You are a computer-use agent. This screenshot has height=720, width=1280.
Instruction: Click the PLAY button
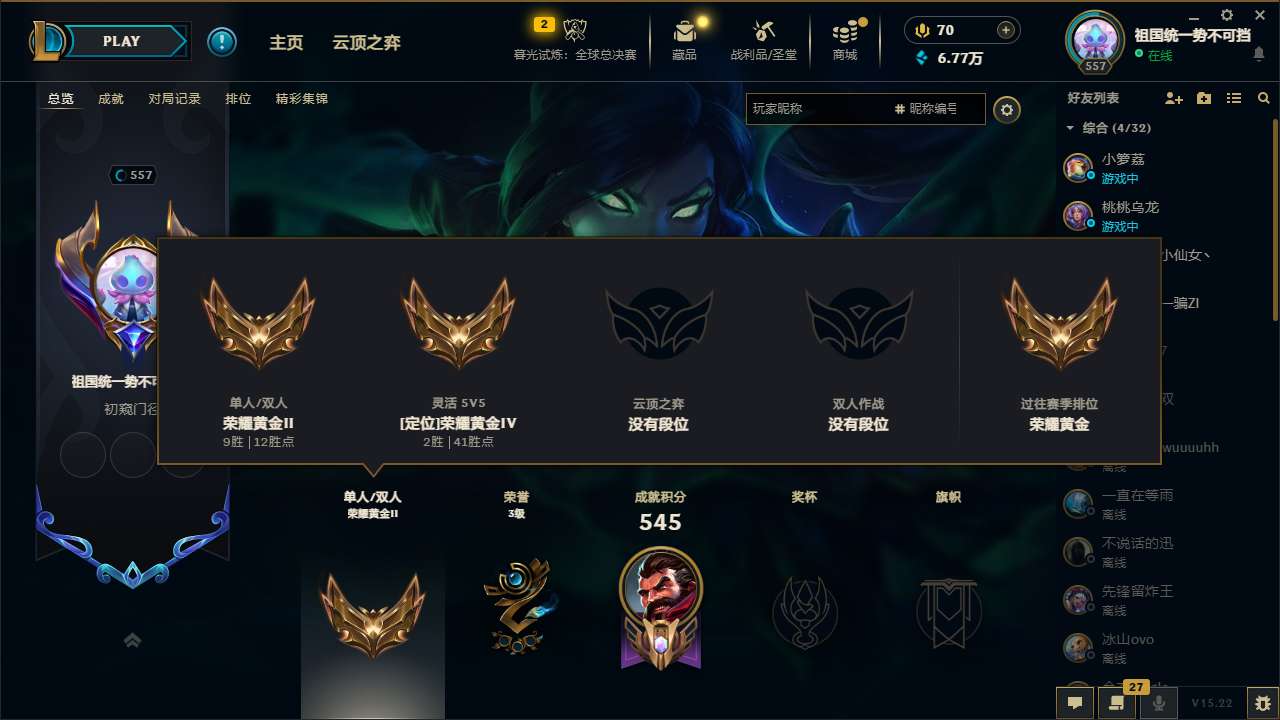(120, 41)
